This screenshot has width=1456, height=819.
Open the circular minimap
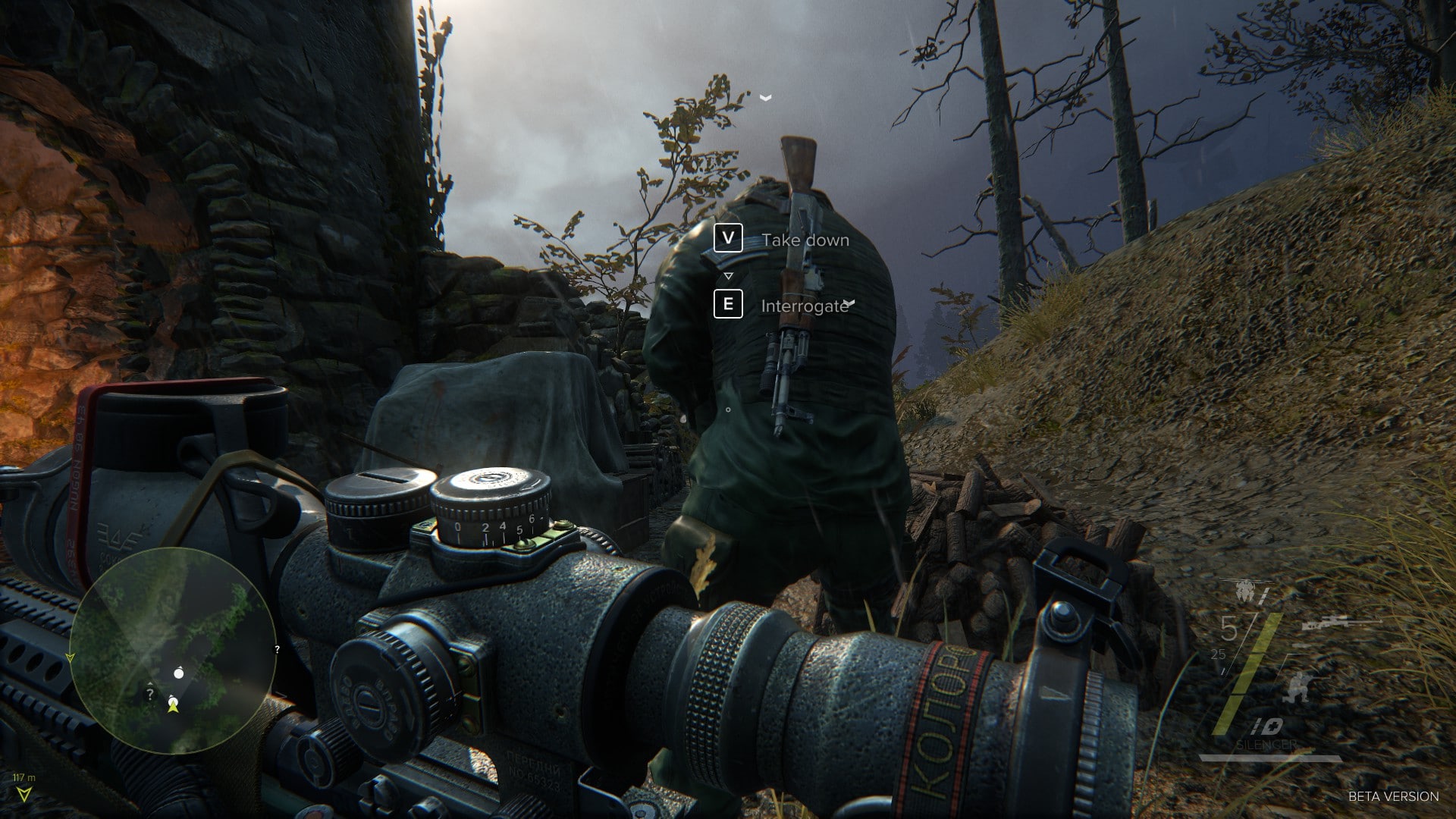click(x=173, y=651)
